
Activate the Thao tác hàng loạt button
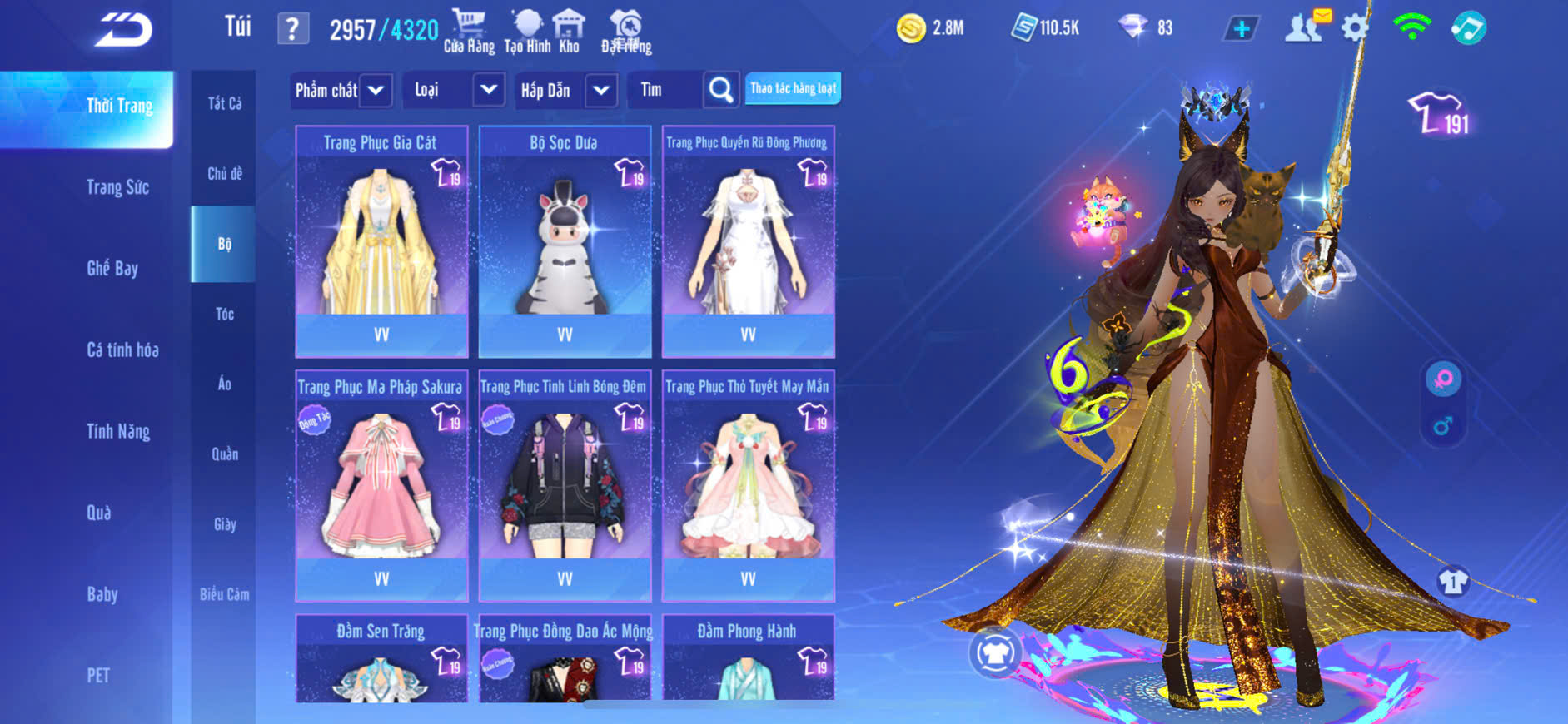pyautogui.click(x=793, y=88)
